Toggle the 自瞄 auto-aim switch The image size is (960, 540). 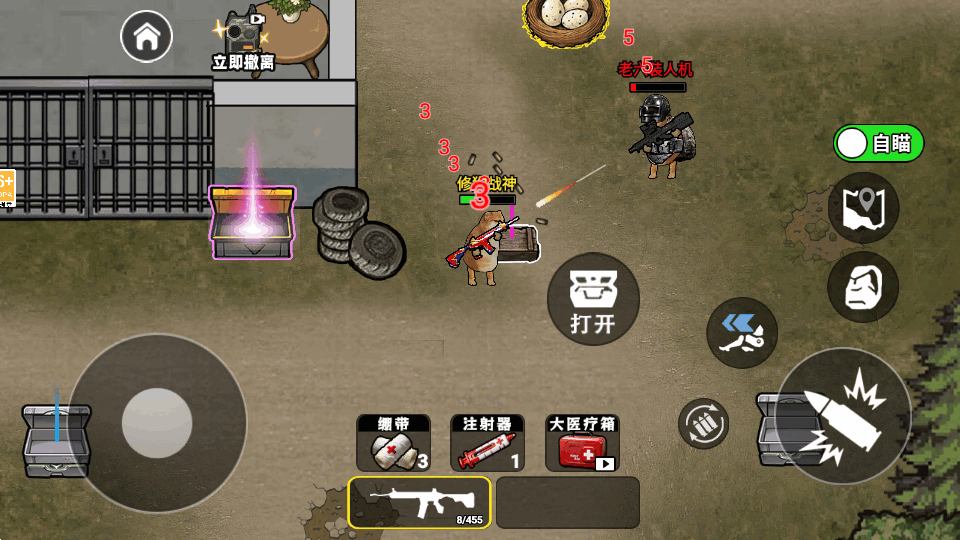click(879, 143)
